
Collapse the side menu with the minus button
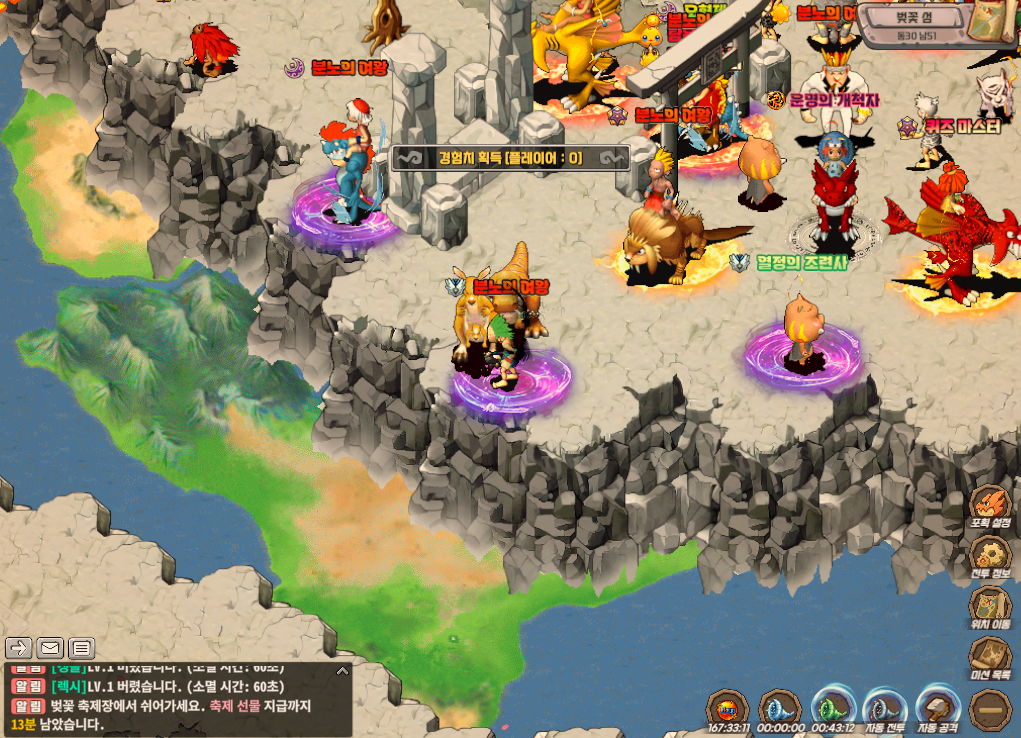point(990,710)
